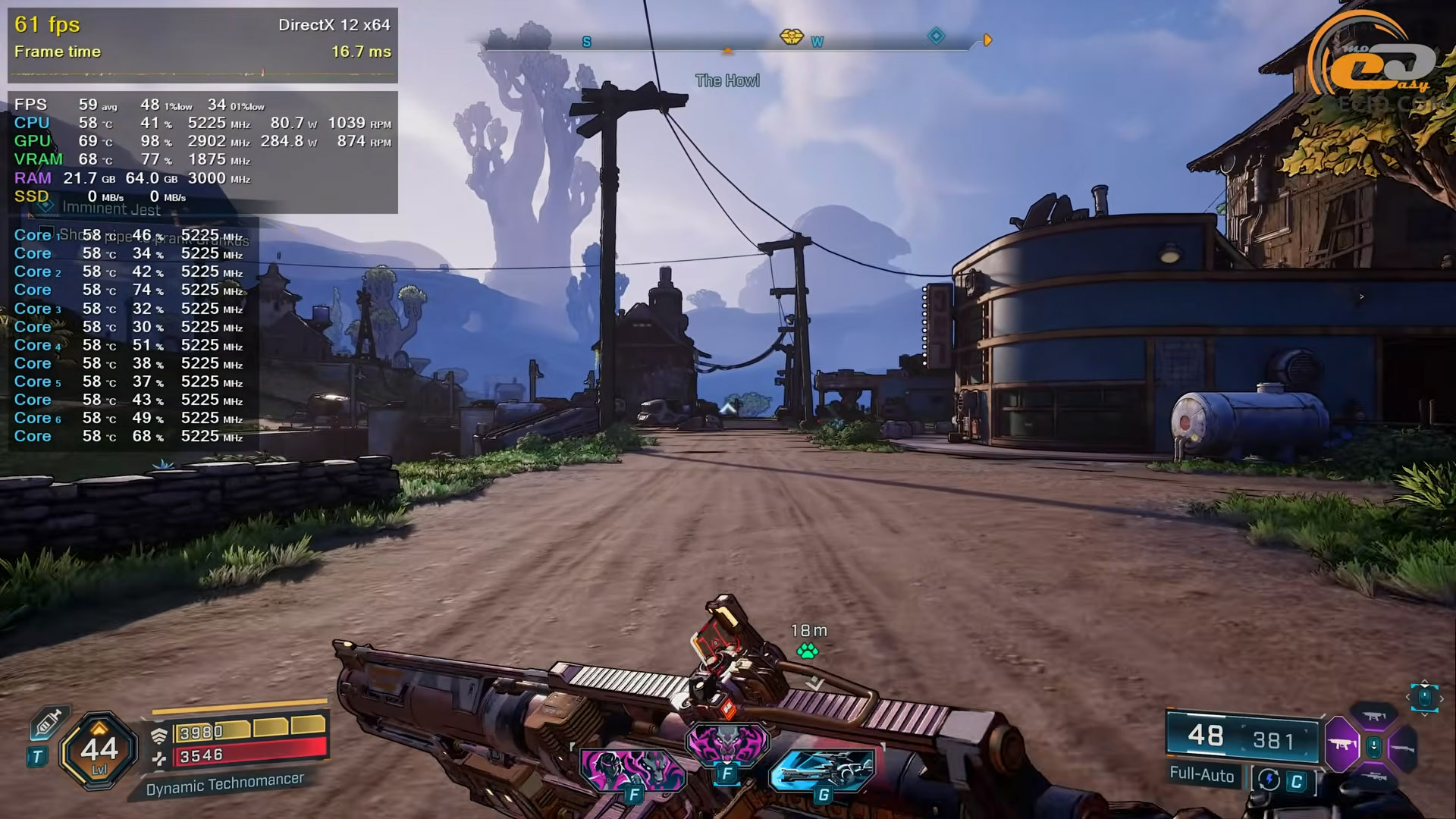Switch to the sniper rifle weapon slot
This screenshot has width=1456, height=819.
coord(1374,777)
